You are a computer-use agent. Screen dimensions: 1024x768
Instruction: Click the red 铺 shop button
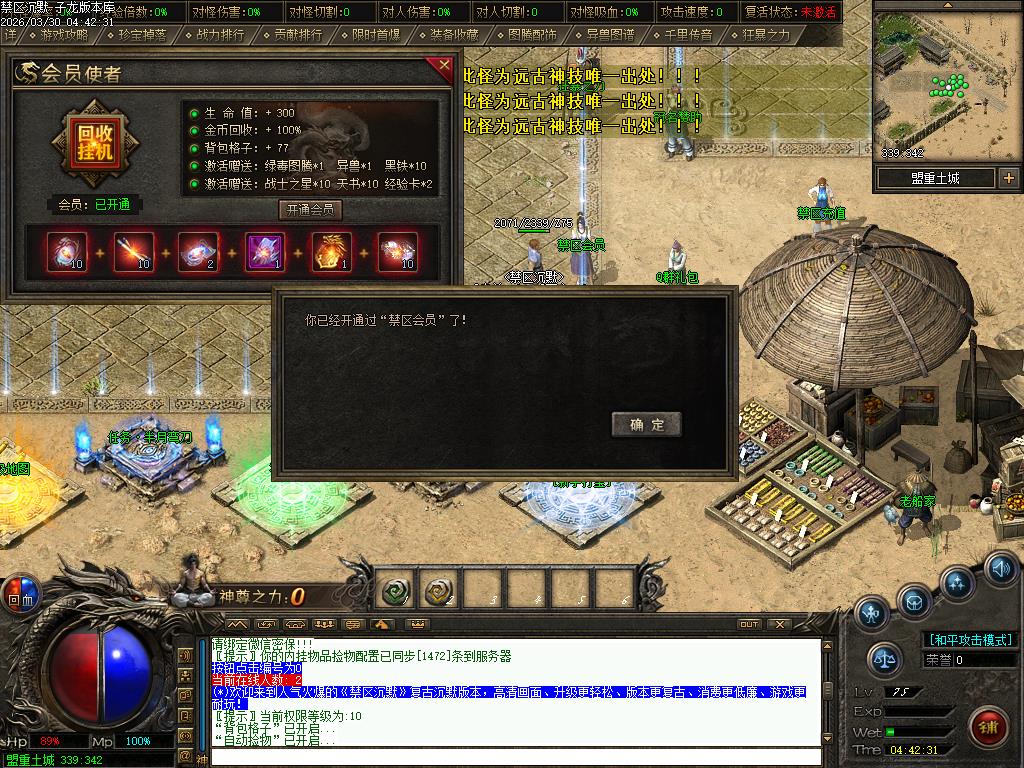[988, 725]
